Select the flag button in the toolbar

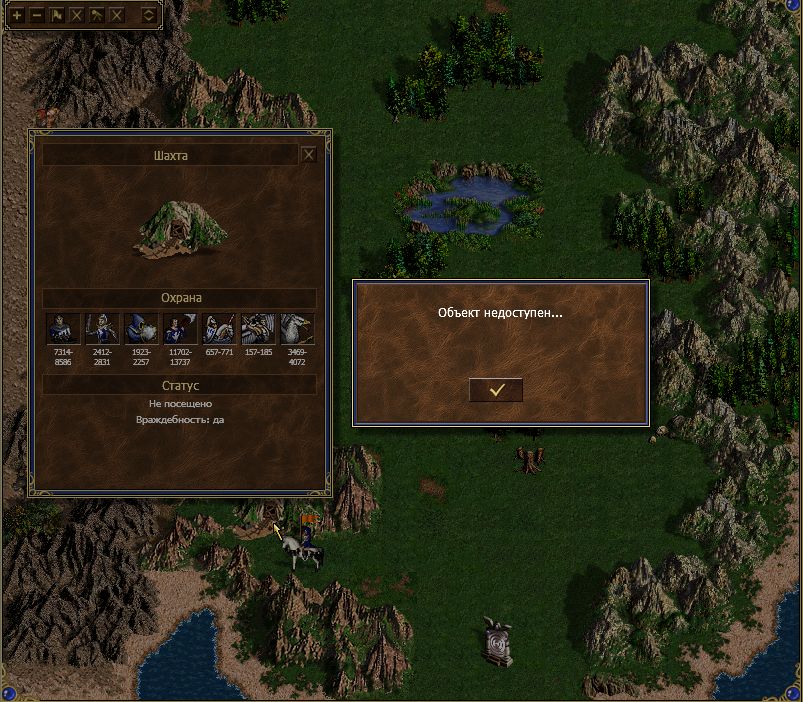pos(57,15)
